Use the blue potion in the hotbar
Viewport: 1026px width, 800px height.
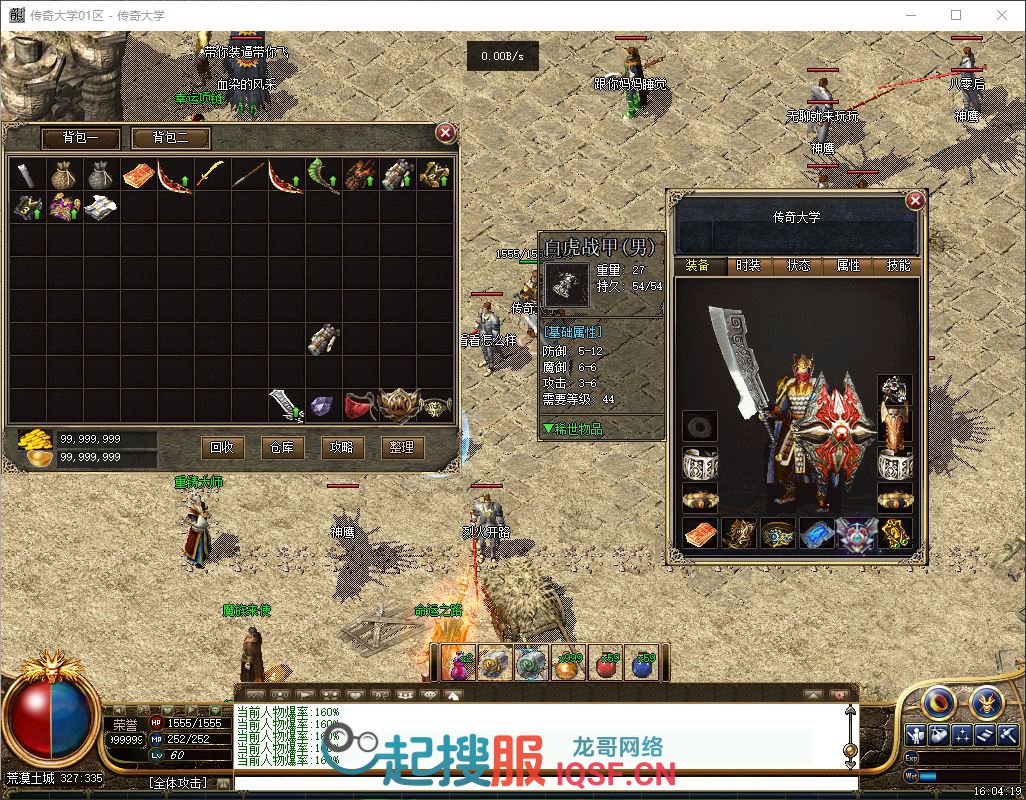point(643,663)
